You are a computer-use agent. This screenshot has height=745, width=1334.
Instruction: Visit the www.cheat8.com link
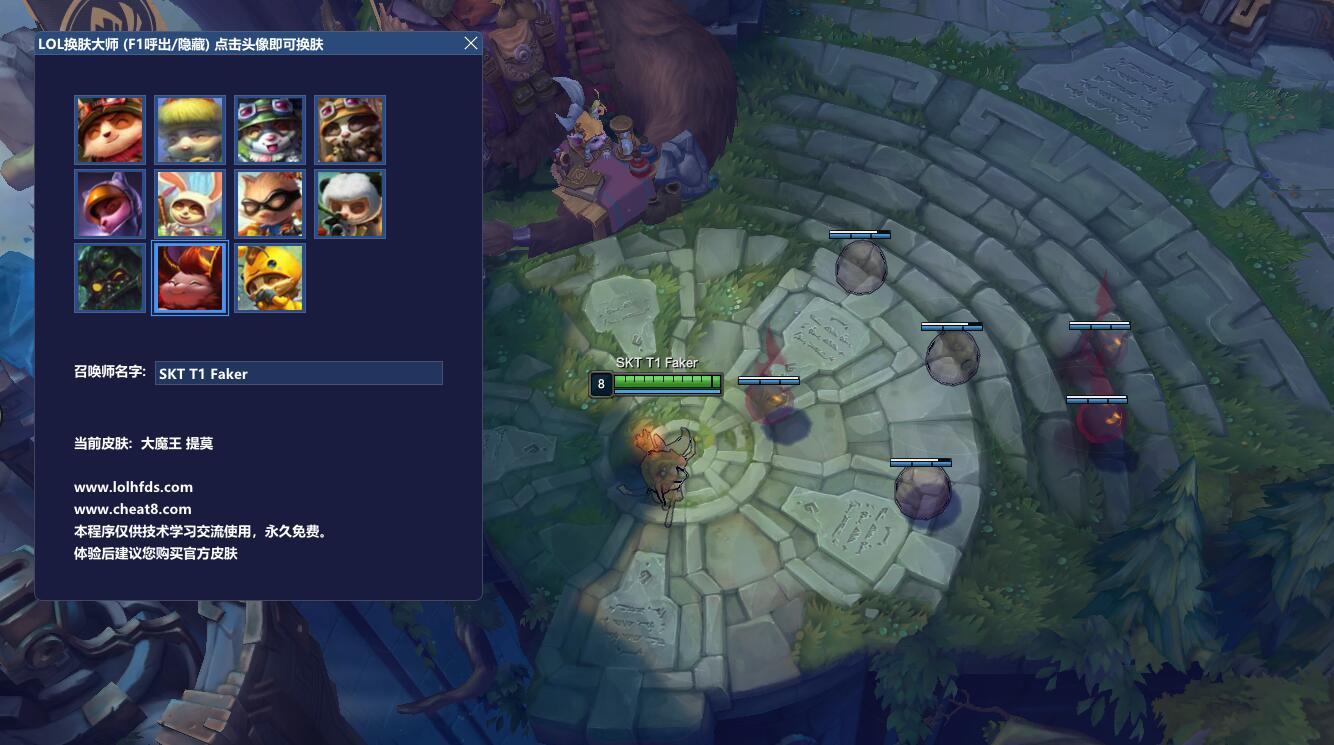click(x=132, y=509)
